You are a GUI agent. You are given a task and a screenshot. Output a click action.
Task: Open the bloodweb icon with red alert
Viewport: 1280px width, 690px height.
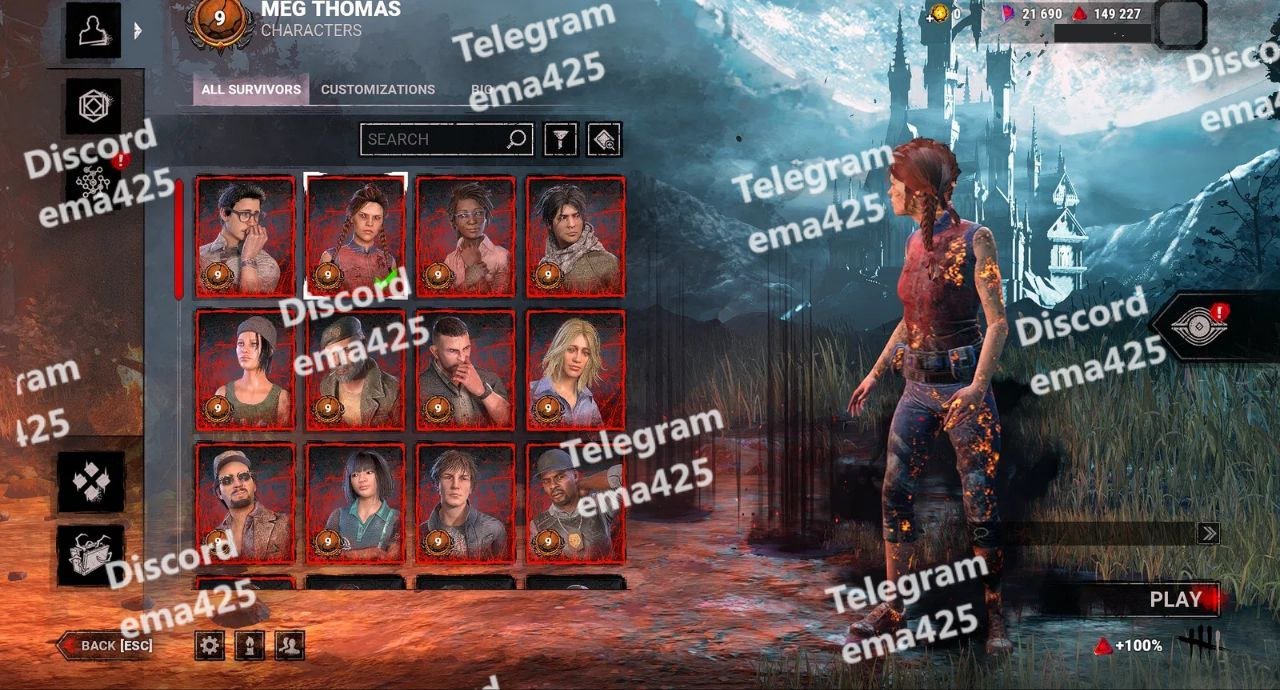point(94,180)
